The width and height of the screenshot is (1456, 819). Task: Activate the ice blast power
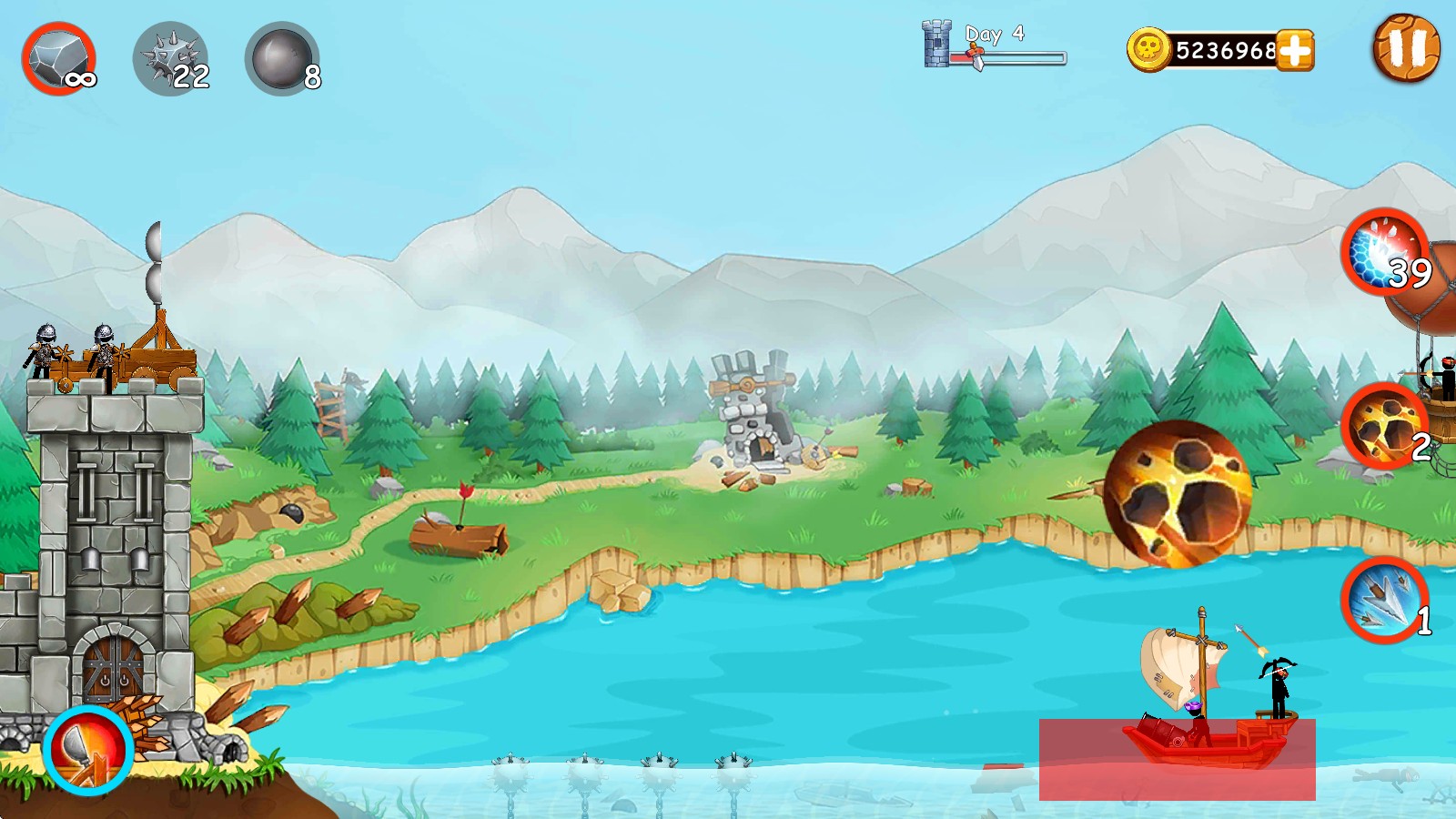pyautogui.click(x=1385, y=252)
